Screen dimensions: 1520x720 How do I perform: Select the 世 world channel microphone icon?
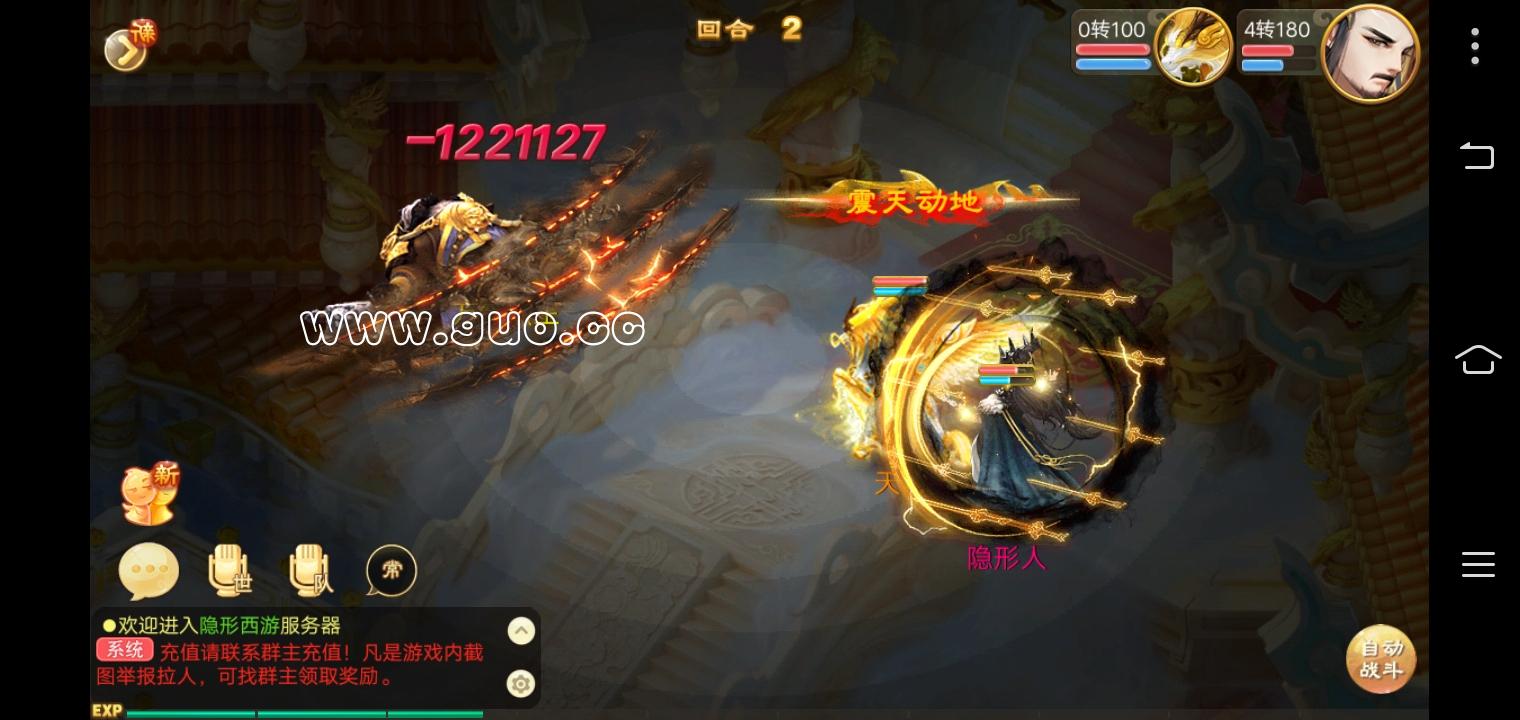coord(229,570)
